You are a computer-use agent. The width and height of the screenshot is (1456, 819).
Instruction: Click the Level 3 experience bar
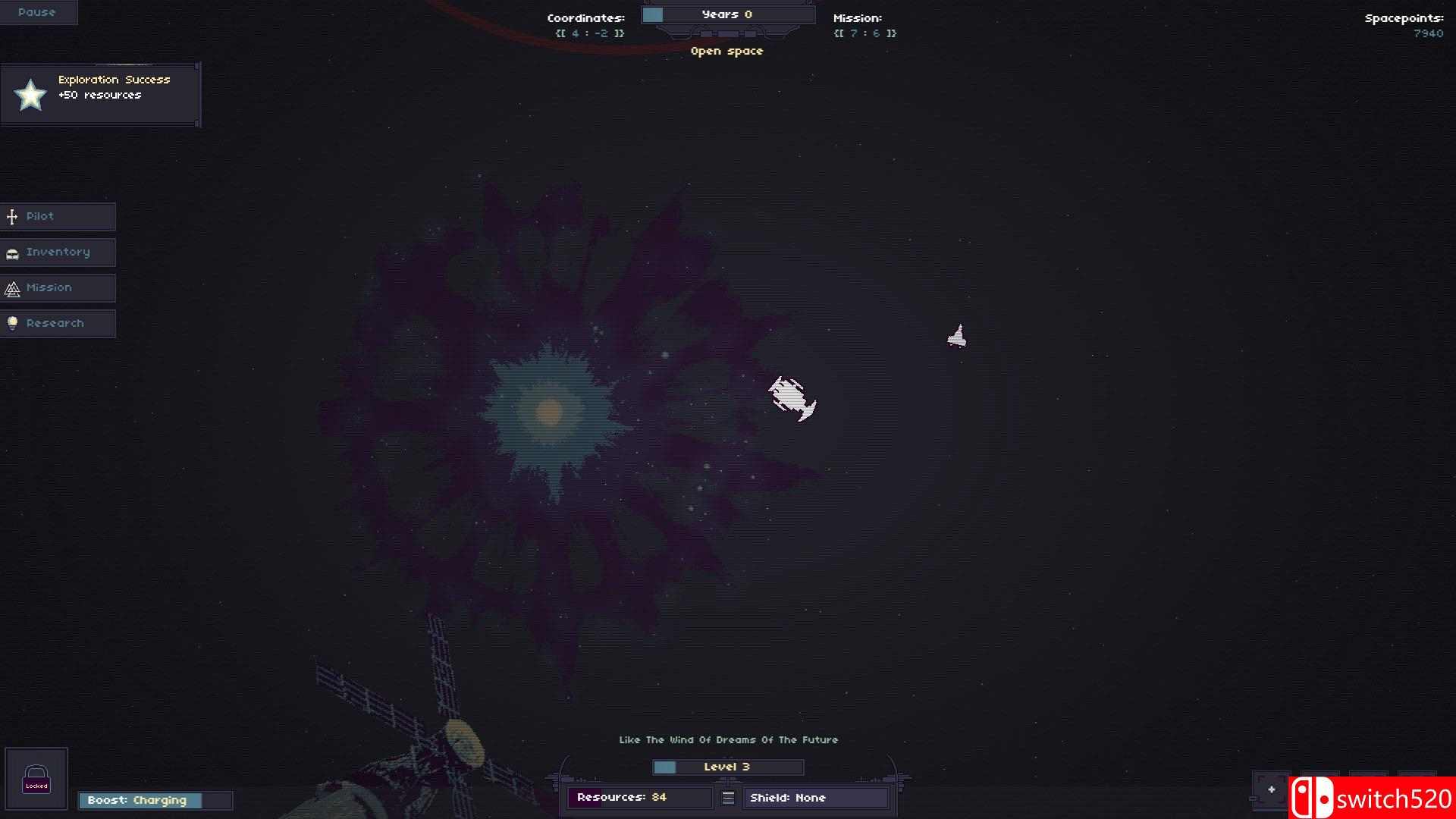pyautogui.click(x=726, y=767)
